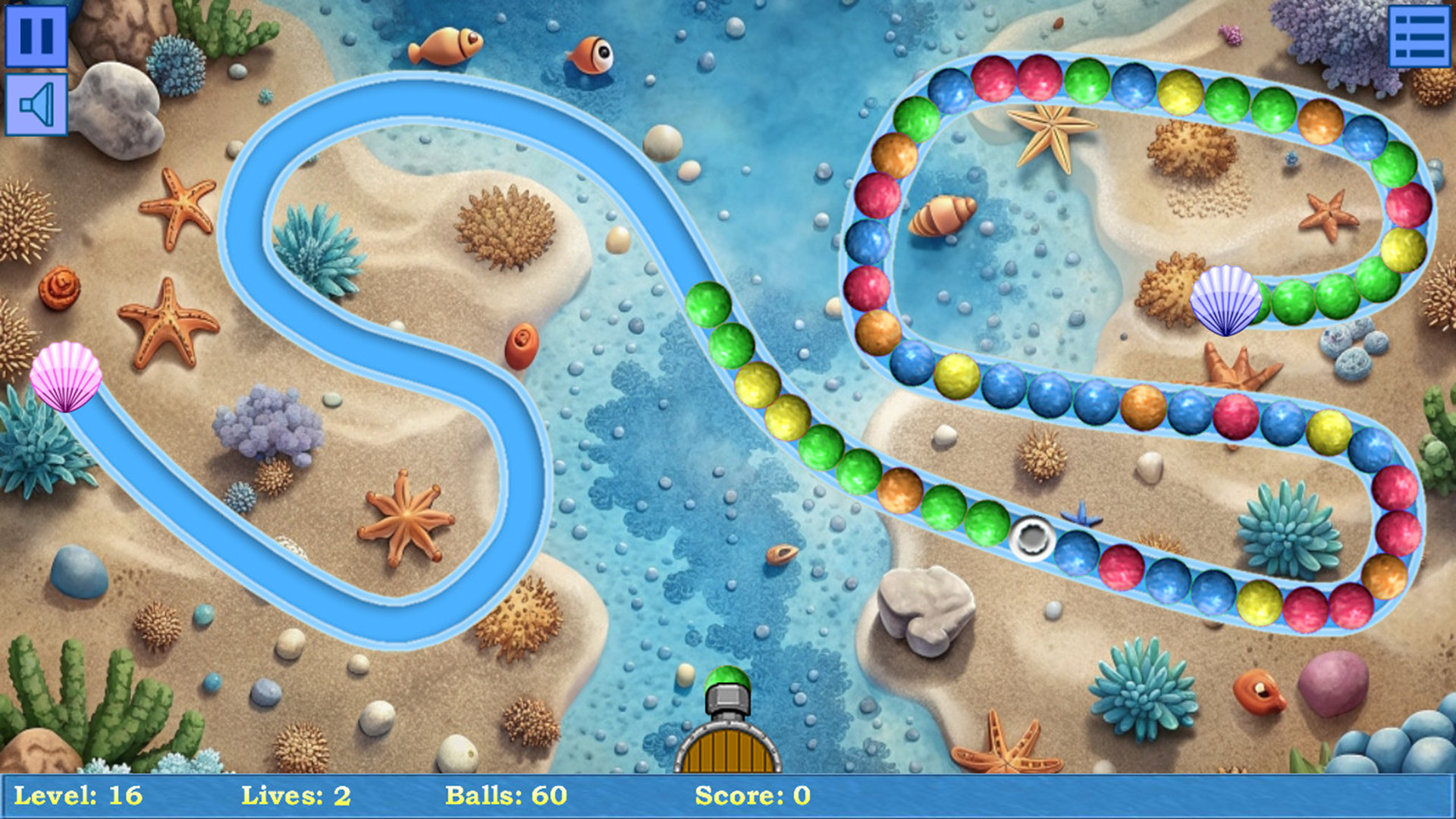Click the leading green marble on the left chain
Image resolution: width=1456 pixels, height=819 pixels.
click(709, 303)
